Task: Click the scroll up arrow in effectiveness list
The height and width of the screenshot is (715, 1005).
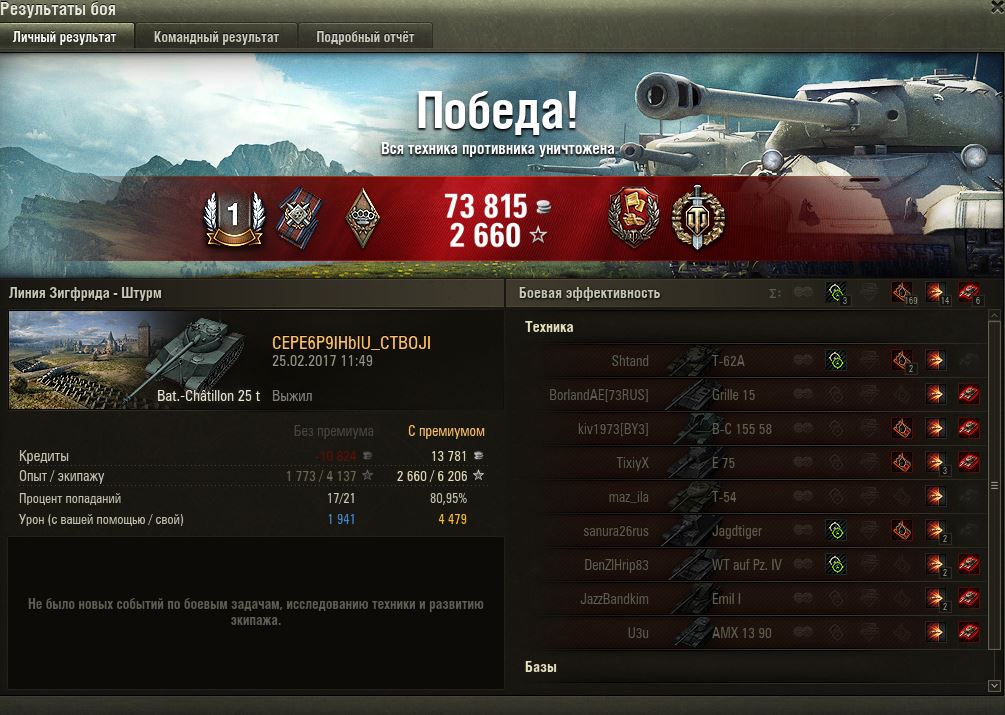Action: 994,316
